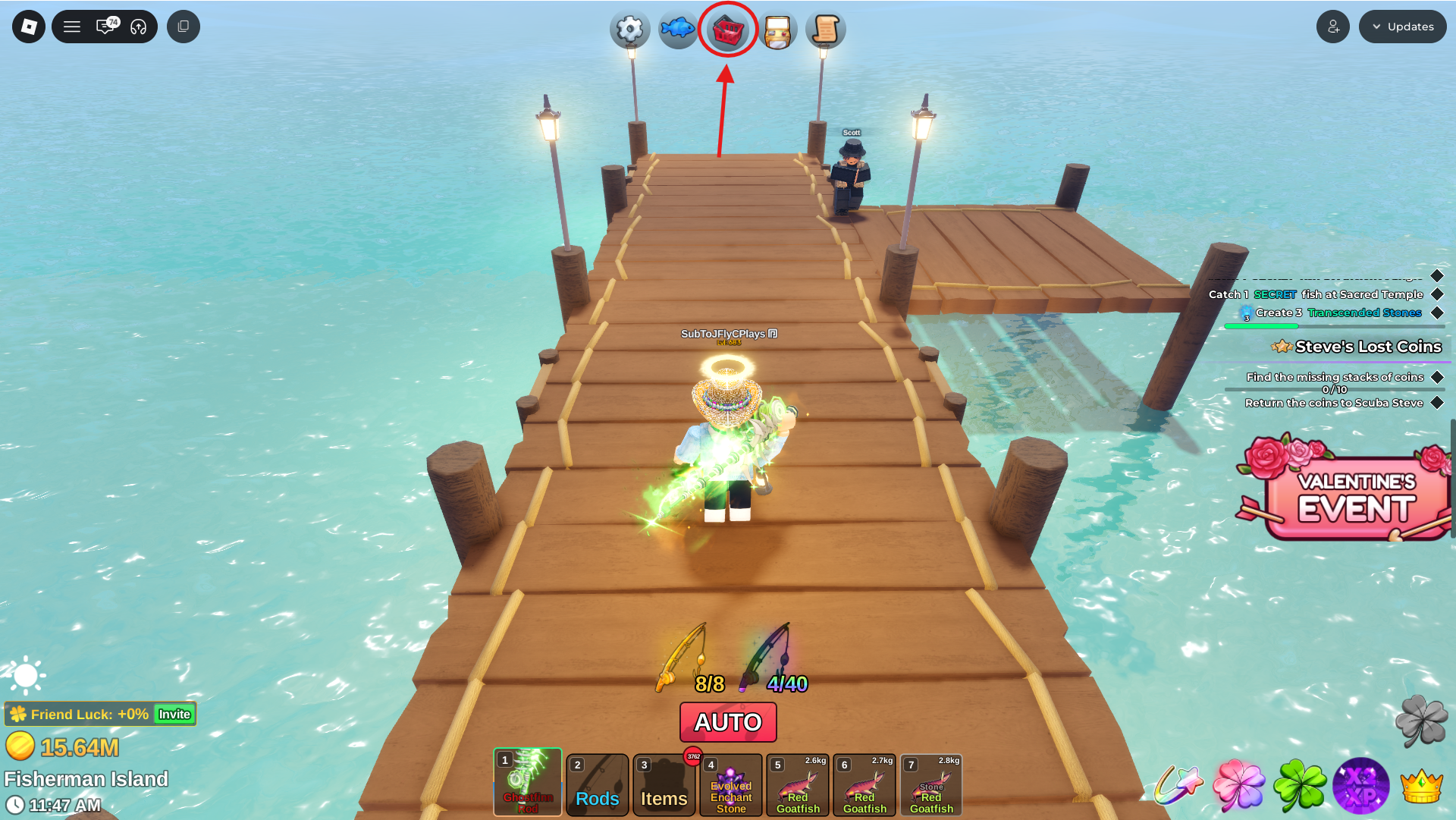Open the treasure chest icon
The width and height of the screenshot is (1456, 820).
point(777,31)
